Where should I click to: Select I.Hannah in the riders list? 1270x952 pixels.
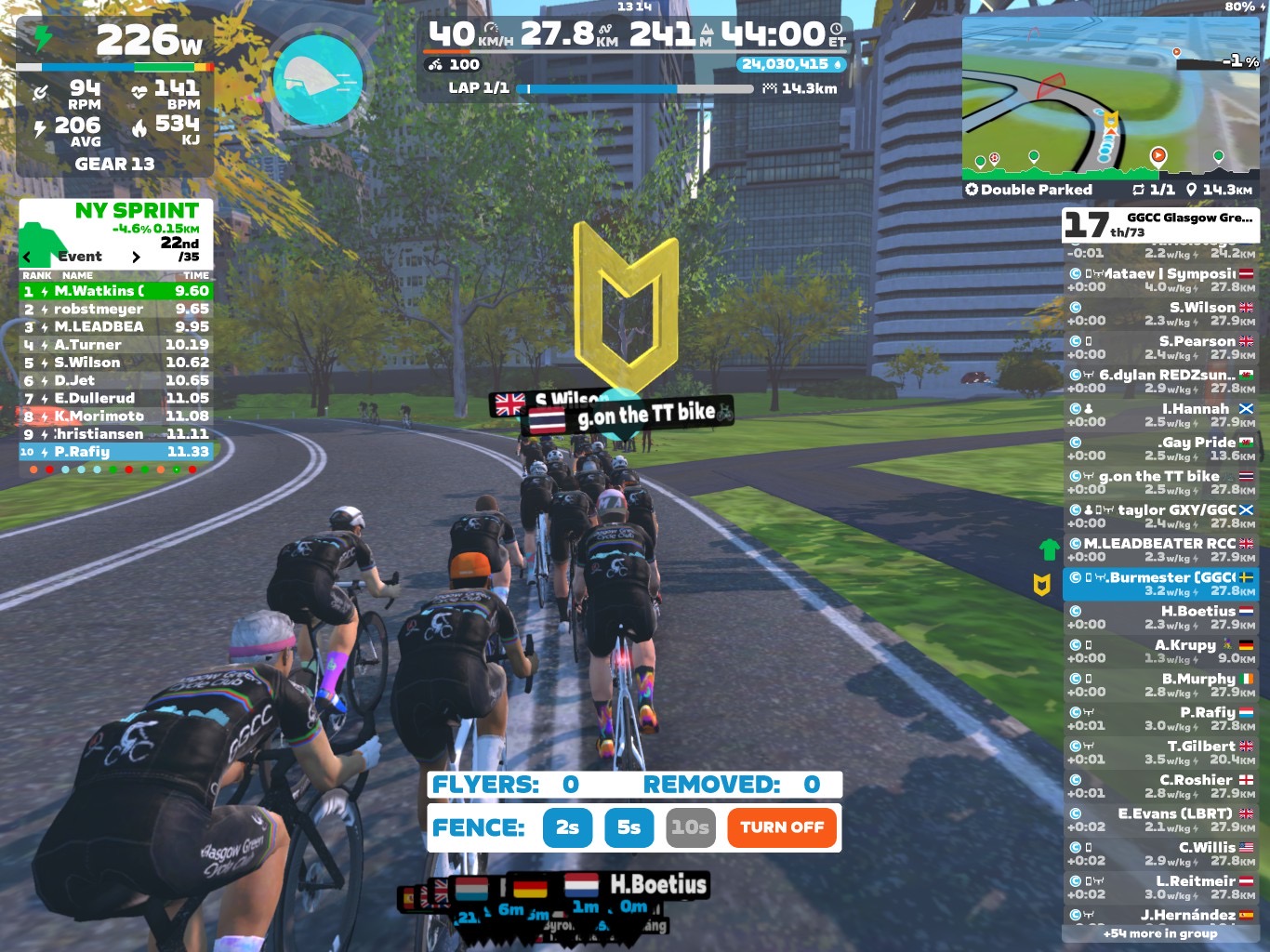pos(1160,415)
